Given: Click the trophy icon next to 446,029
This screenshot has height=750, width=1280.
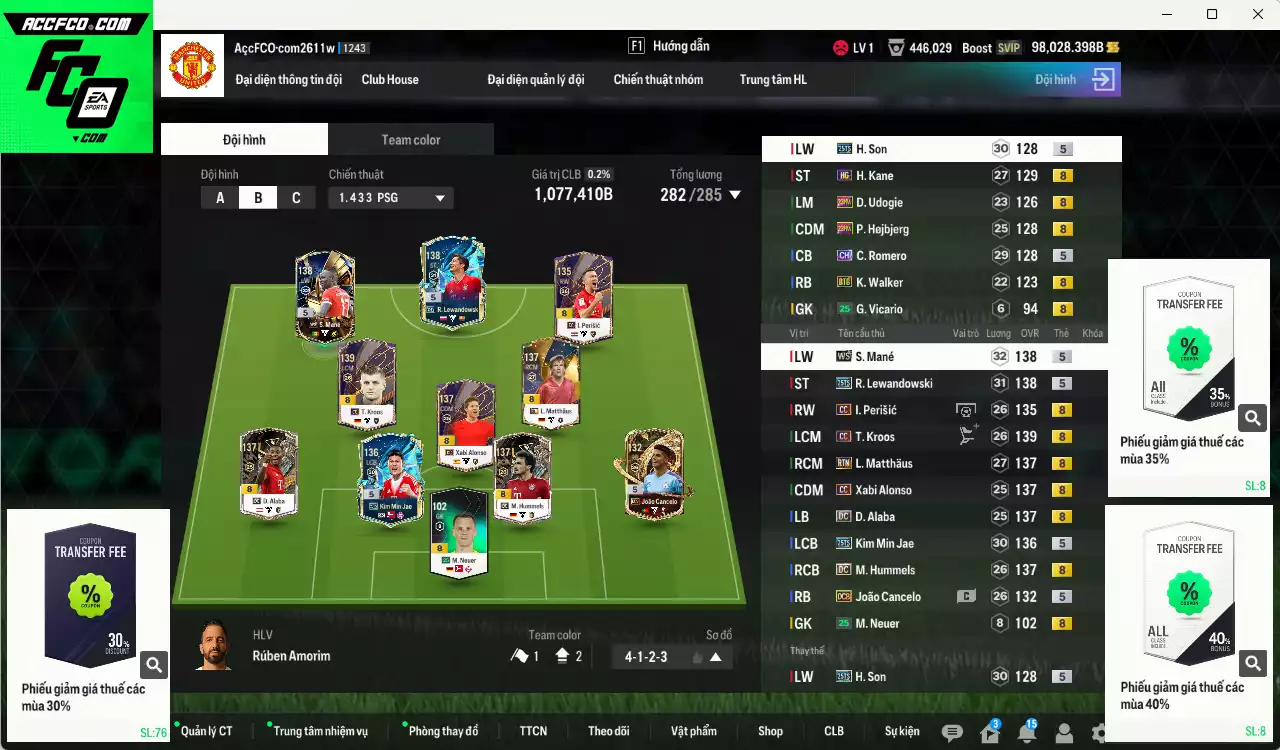Looking at the screenshot, I should tap(897, 47).
